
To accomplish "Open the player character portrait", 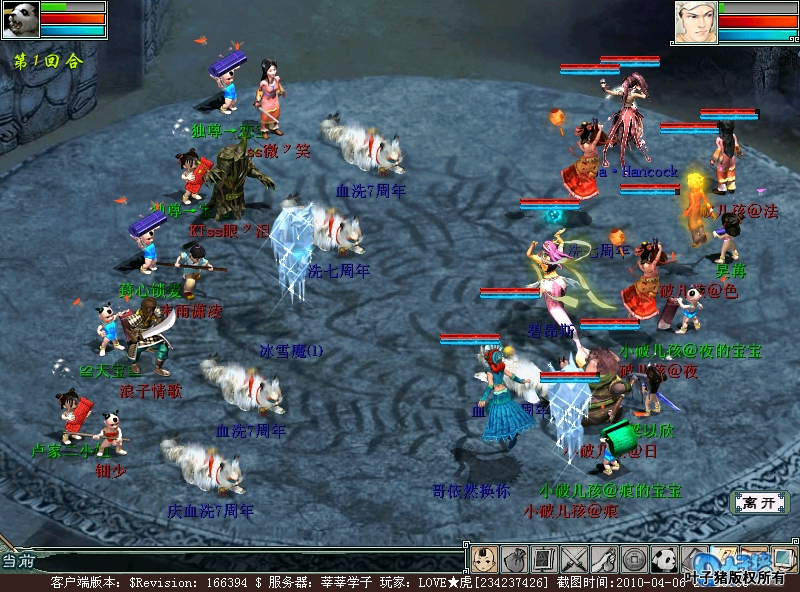I will pyautogui.click(x=694, y=21).
